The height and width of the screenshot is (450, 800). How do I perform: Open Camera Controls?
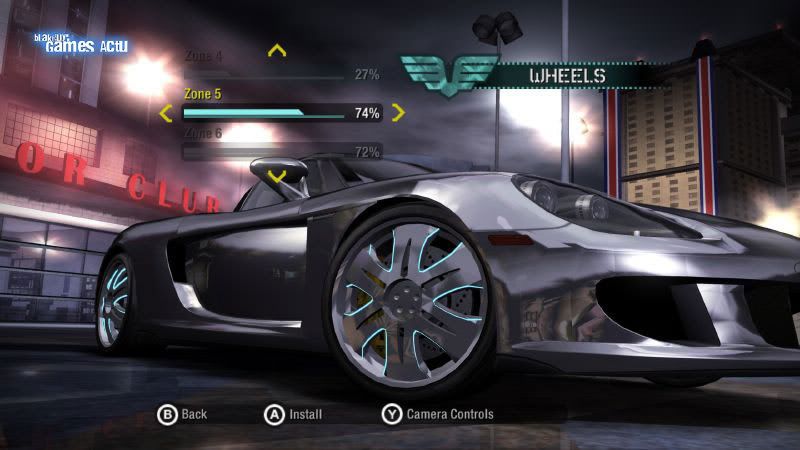[449, 414]
